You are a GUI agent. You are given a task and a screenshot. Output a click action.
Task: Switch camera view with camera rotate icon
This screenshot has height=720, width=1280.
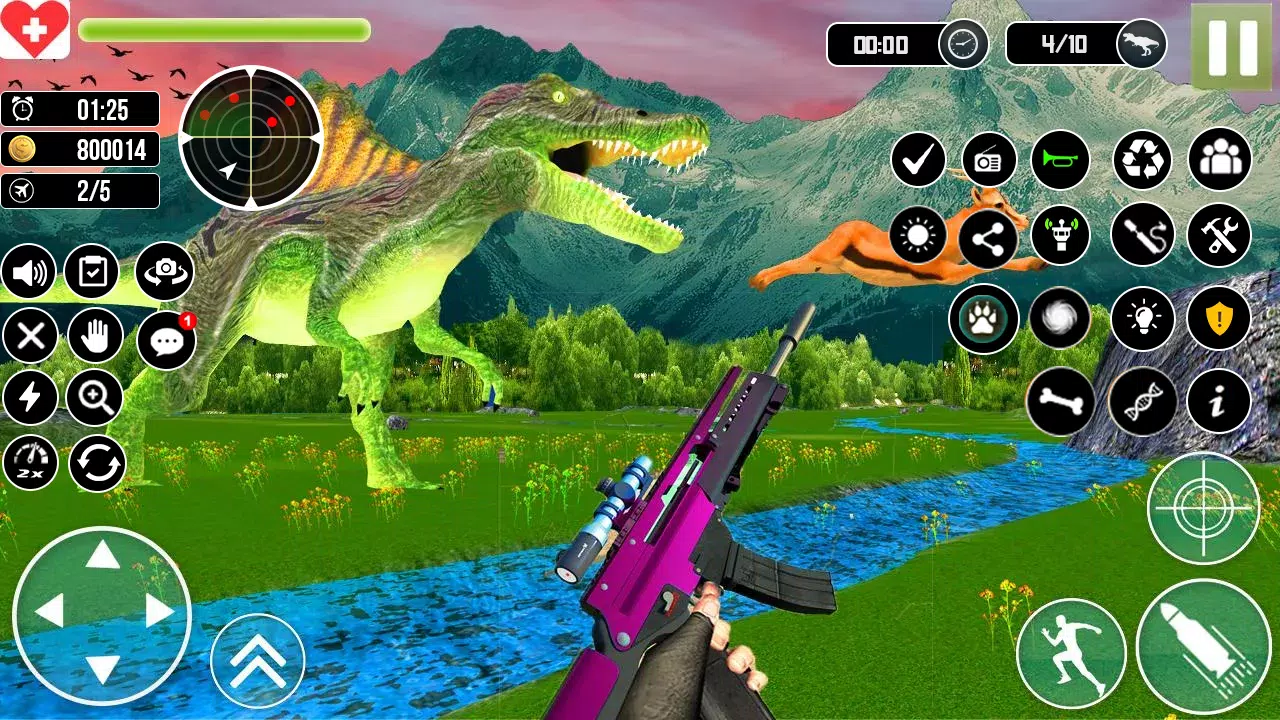click(x=164, y=272)
